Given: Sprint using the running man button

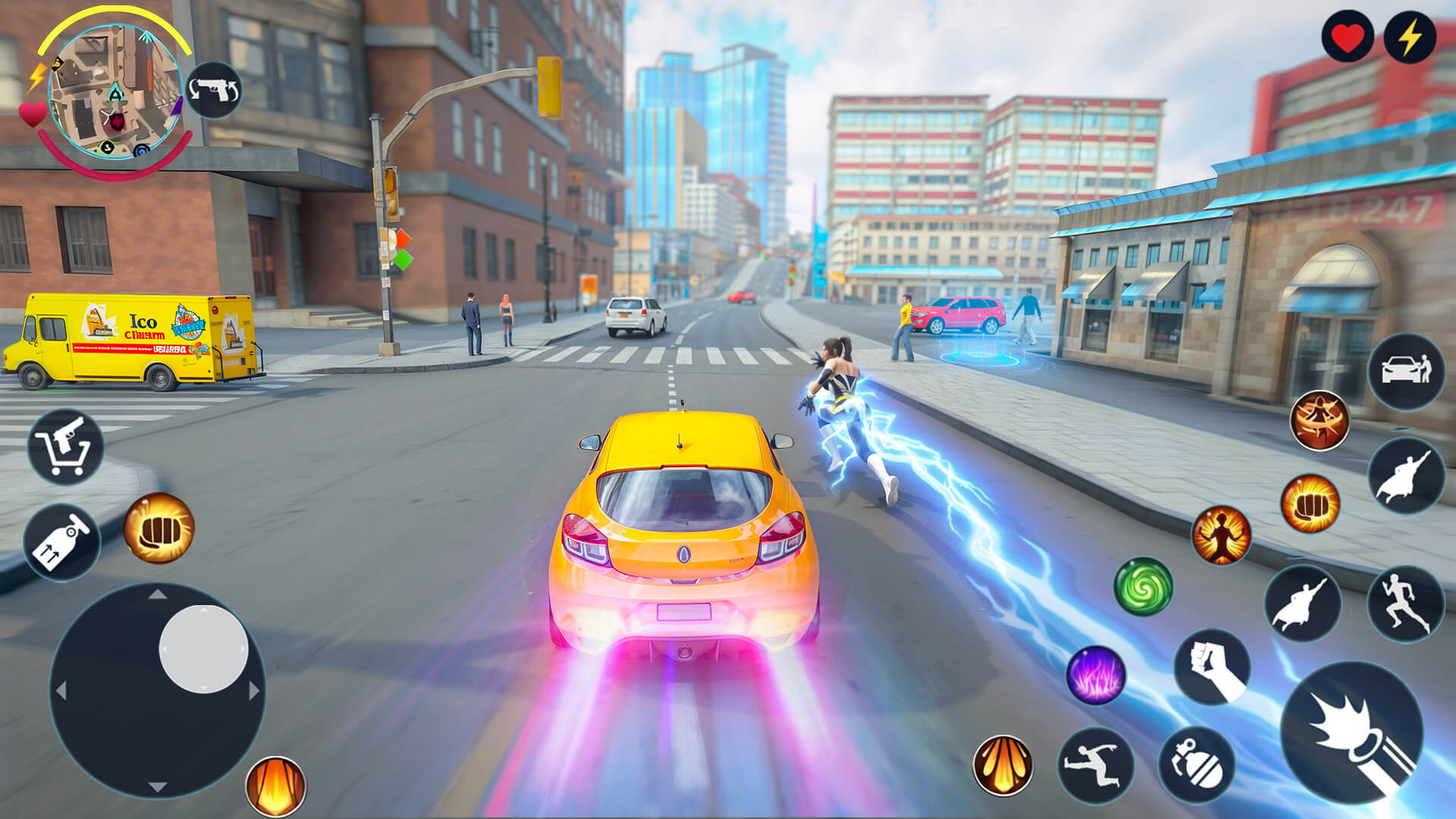Looking at the screenshot, I should tap(1405, 604).
